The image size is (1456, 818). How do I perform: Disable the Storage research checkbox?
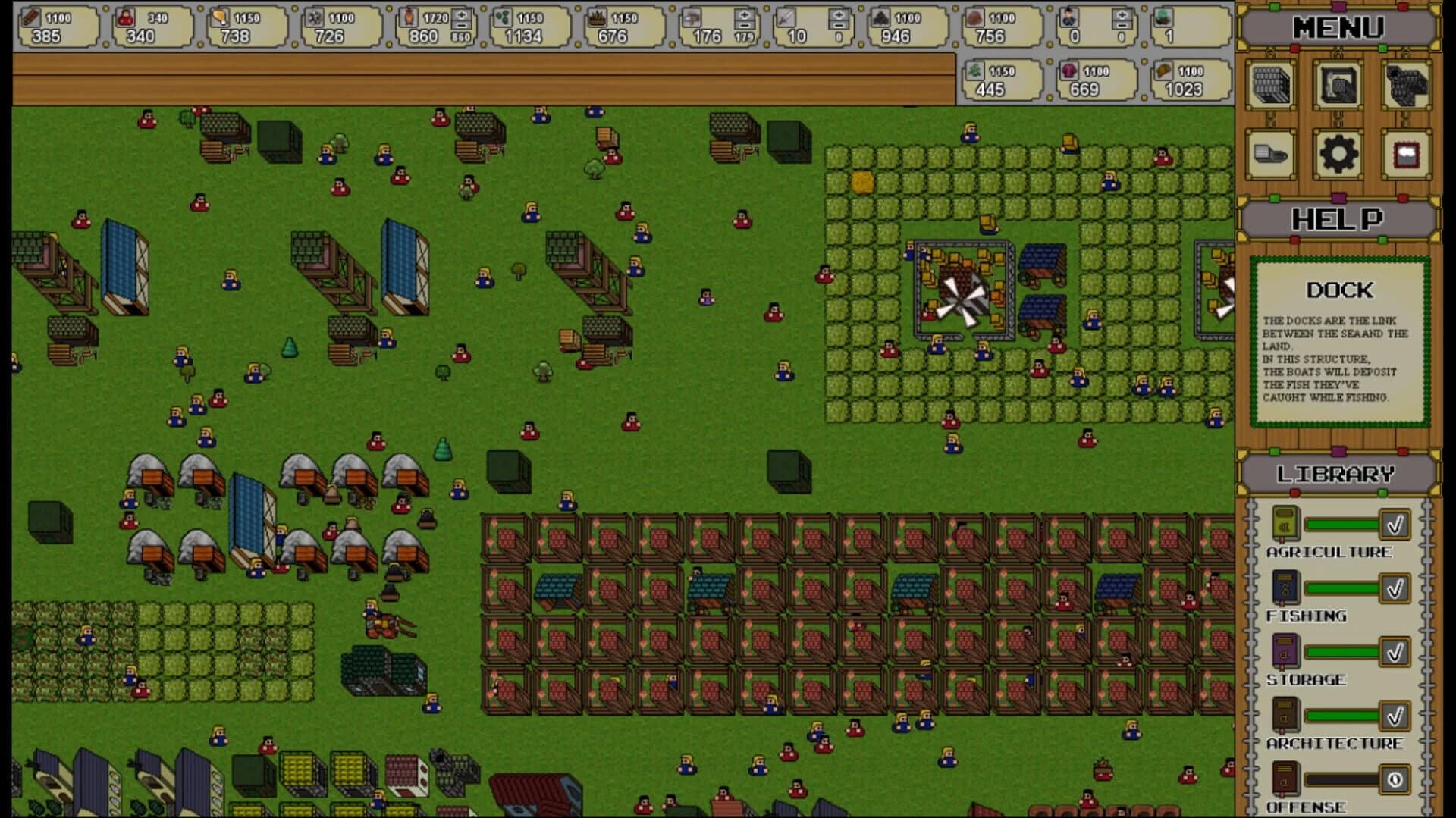[1394, 650]
